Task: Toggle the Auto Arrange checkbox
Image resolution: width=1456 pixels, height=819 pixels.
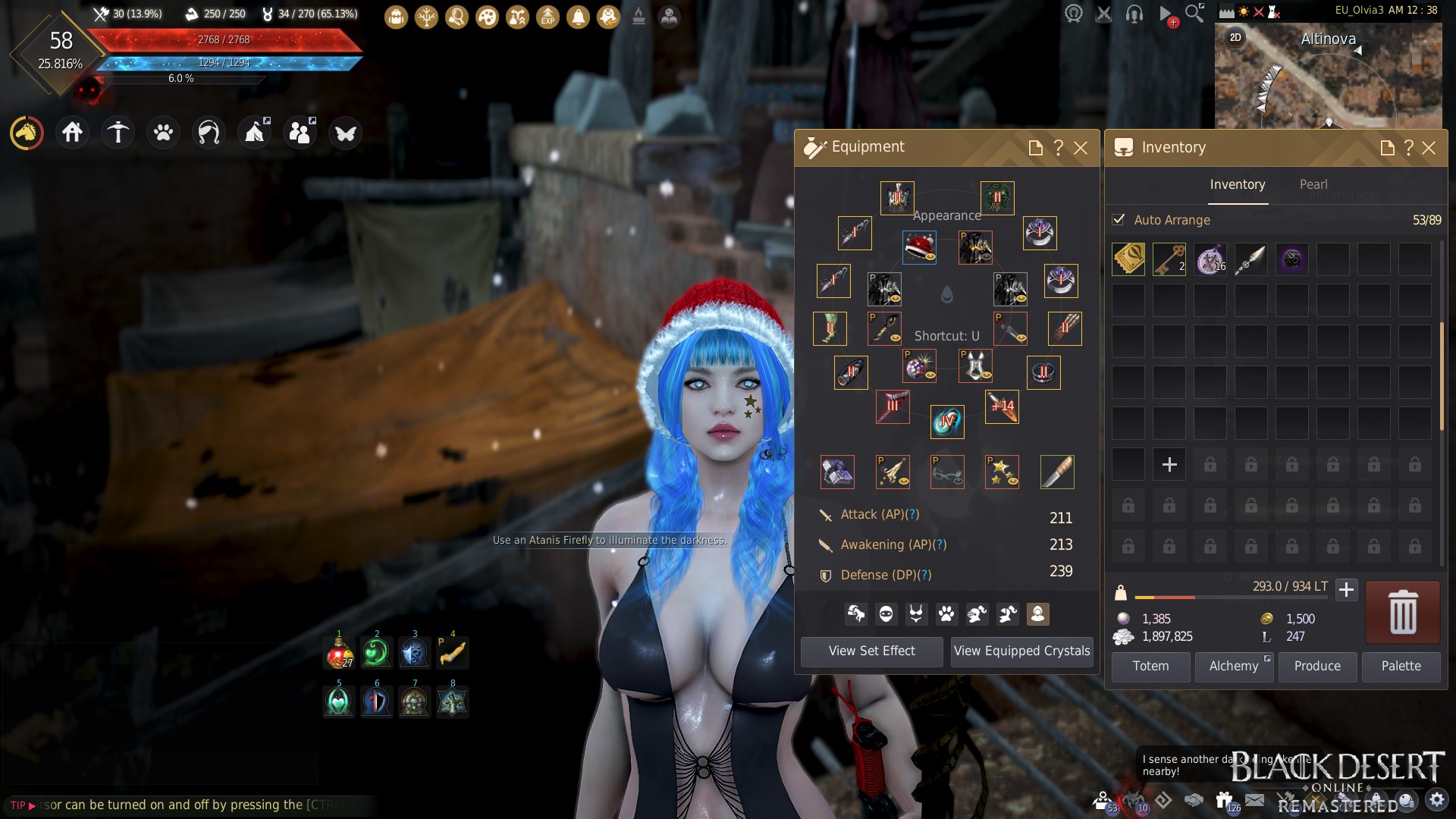Action: pyautogui.click(x=1119, y=220)
